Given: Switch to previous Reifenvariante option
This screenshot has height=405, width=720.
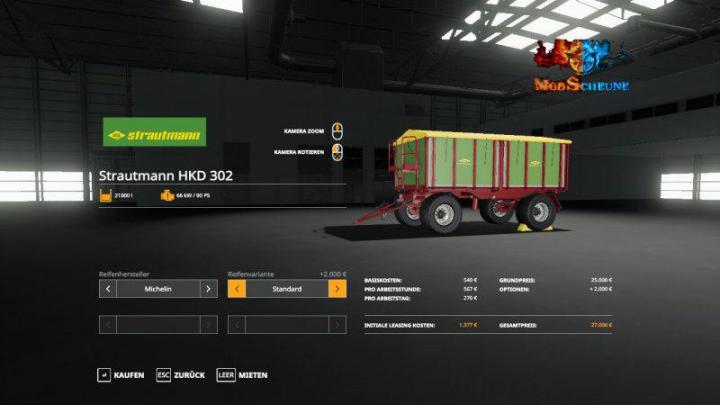Looking at the screenshot, I should tap(237, 289).
